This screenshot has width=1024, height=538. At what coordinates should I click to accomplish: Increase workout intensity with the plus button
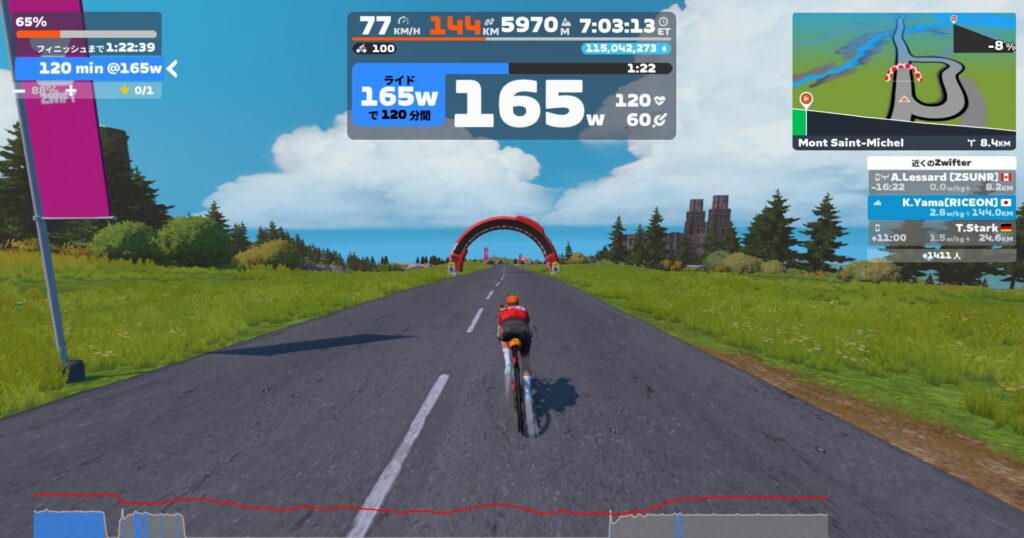tap(70, 91)
